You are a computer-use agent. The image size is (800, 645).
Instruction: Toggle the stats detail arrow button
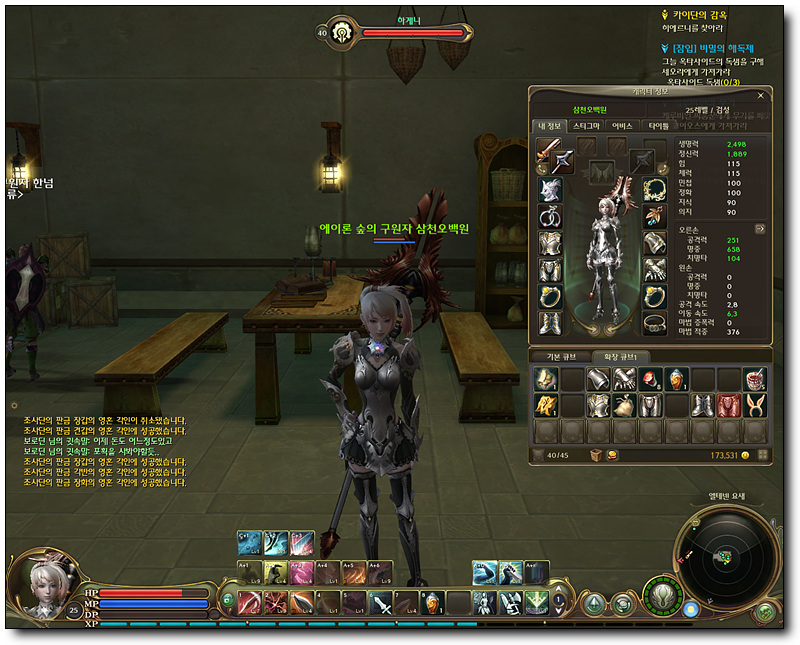coord(759,228)
